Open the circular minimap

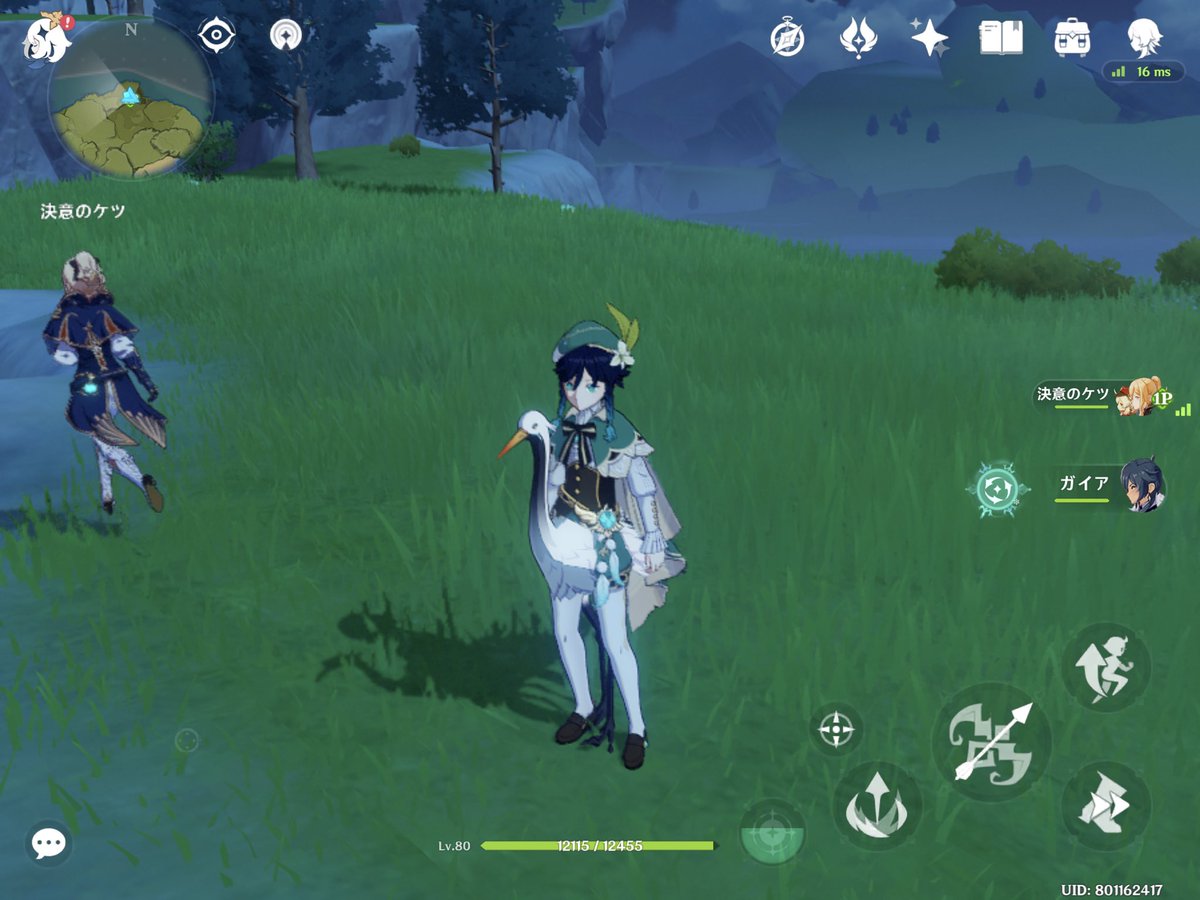(130, 98)
